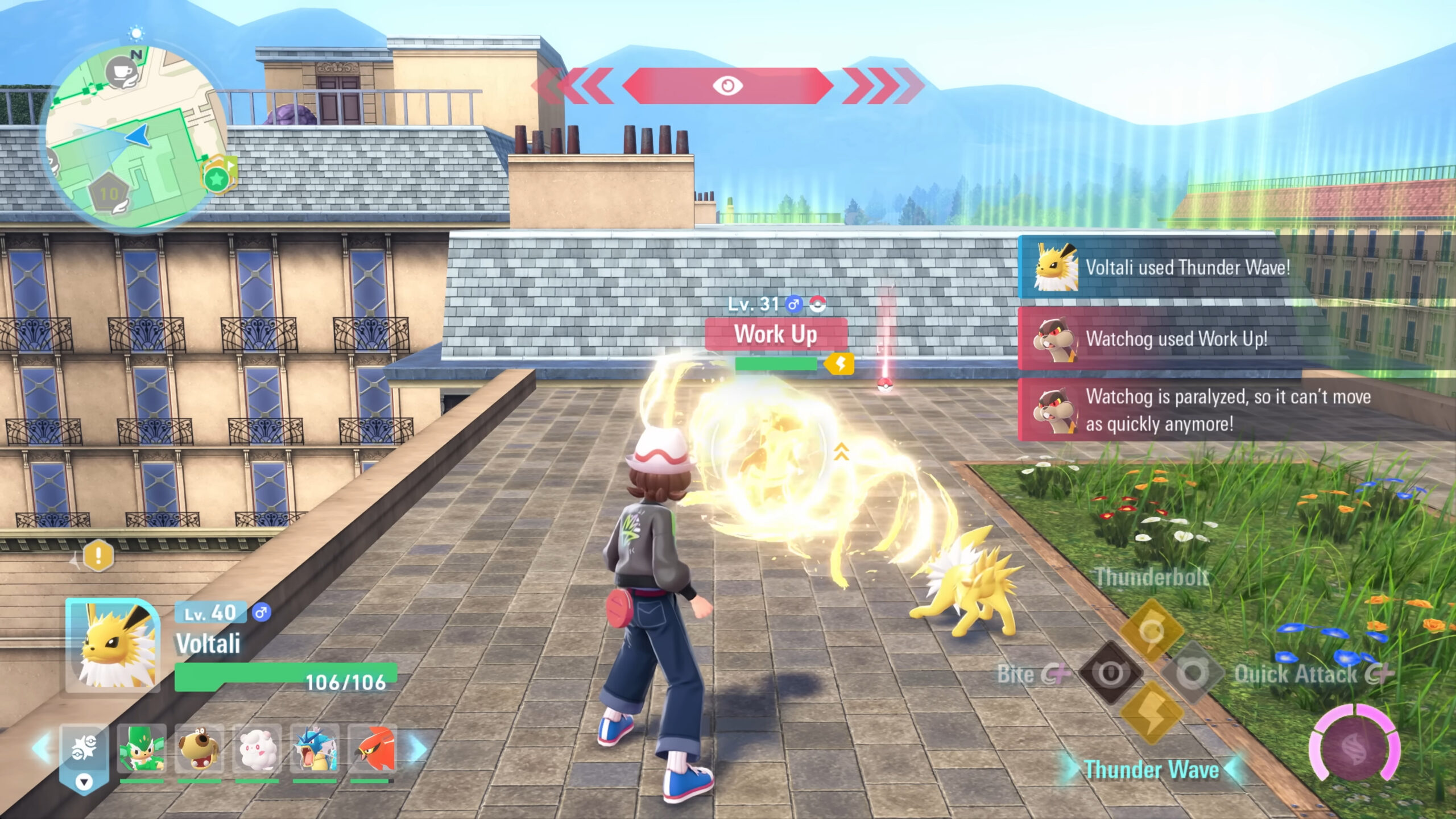Select Voltali's portrait in the party panel
Viewport: 1456px width, 819px height.
tap(113, 645)
